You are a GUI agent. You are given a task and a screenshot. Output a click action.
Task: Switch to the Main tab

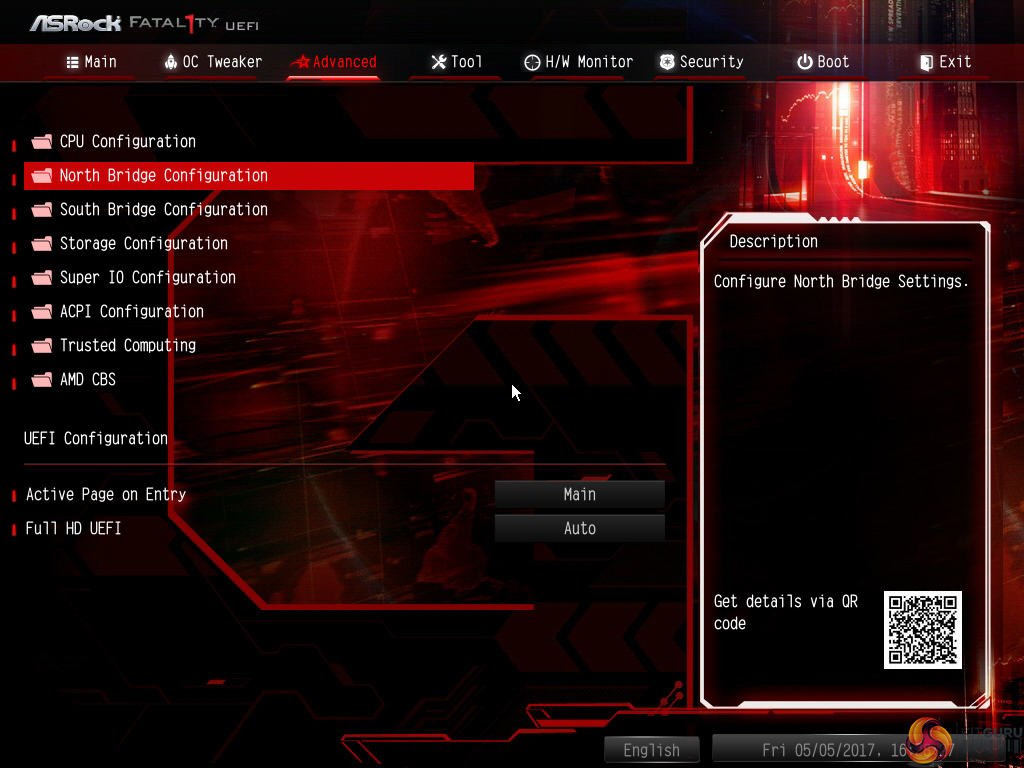[x=91, y=62]
